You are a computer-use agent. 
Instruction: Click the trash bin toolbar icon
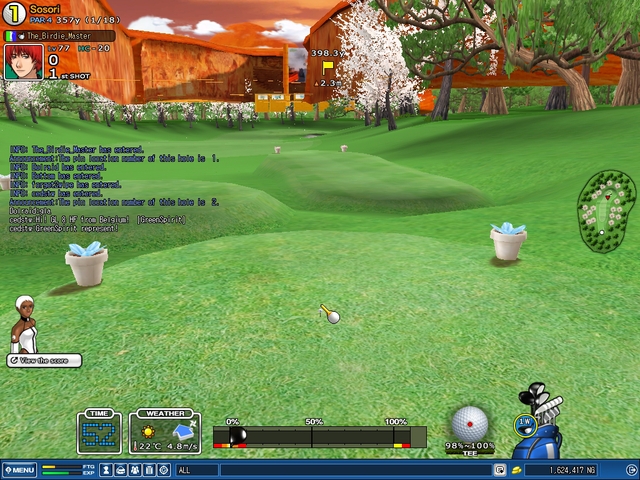149,470
